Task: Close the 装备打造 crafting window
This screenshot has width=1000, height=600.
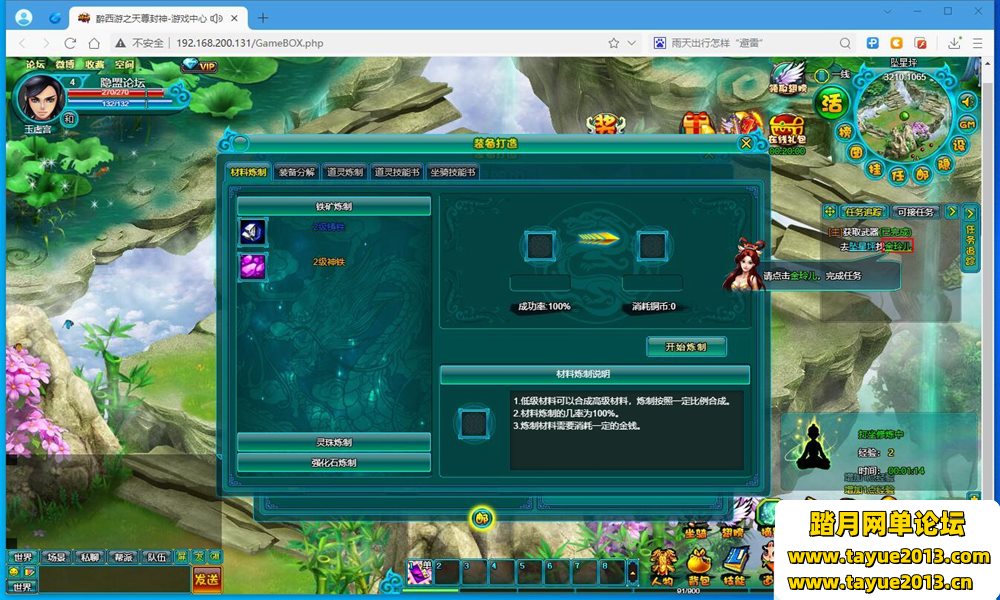Action: [x=746, y=143]
